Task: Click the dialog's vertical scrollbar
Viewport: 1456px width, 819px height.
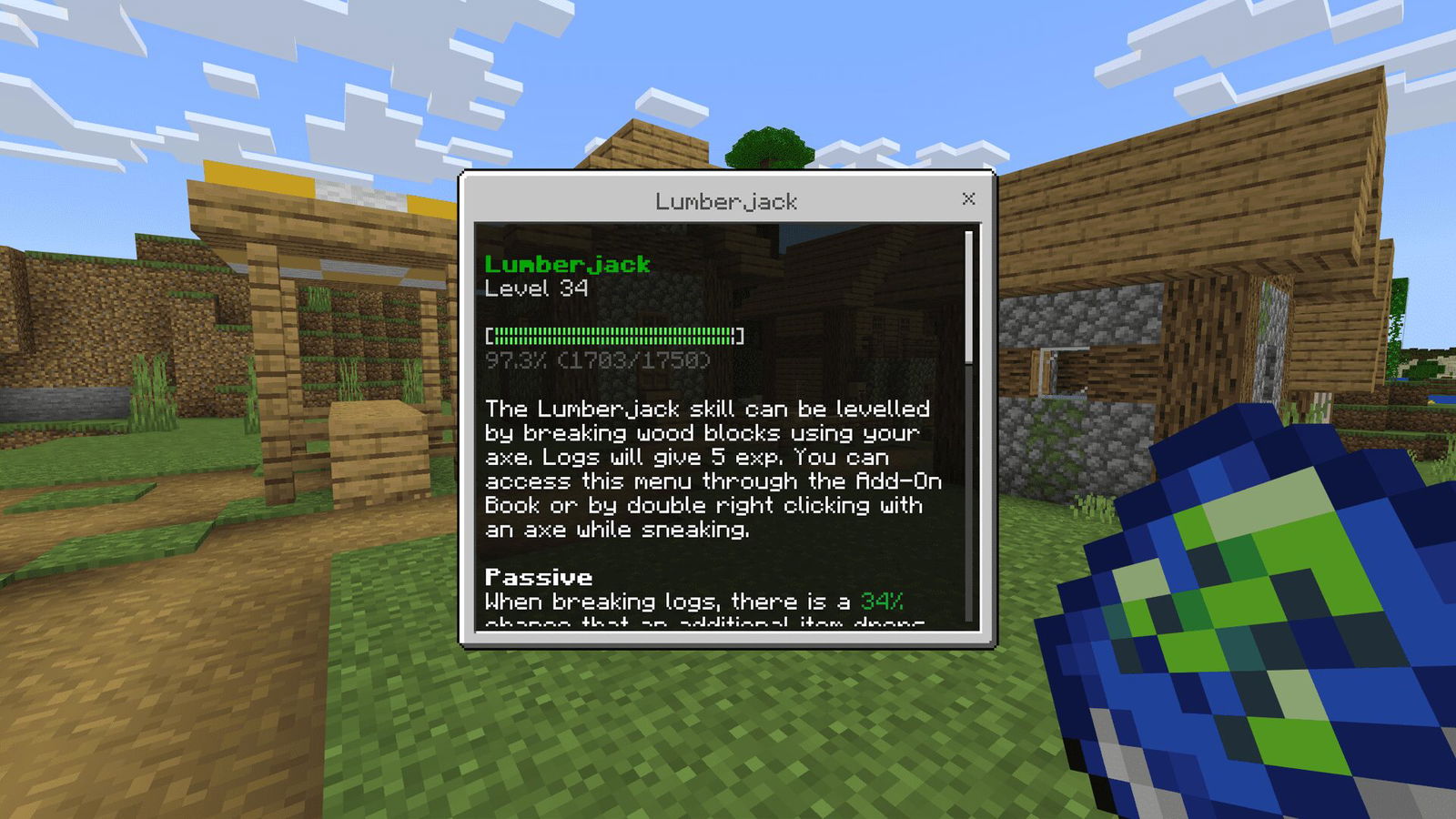Action: click(969, 298)
